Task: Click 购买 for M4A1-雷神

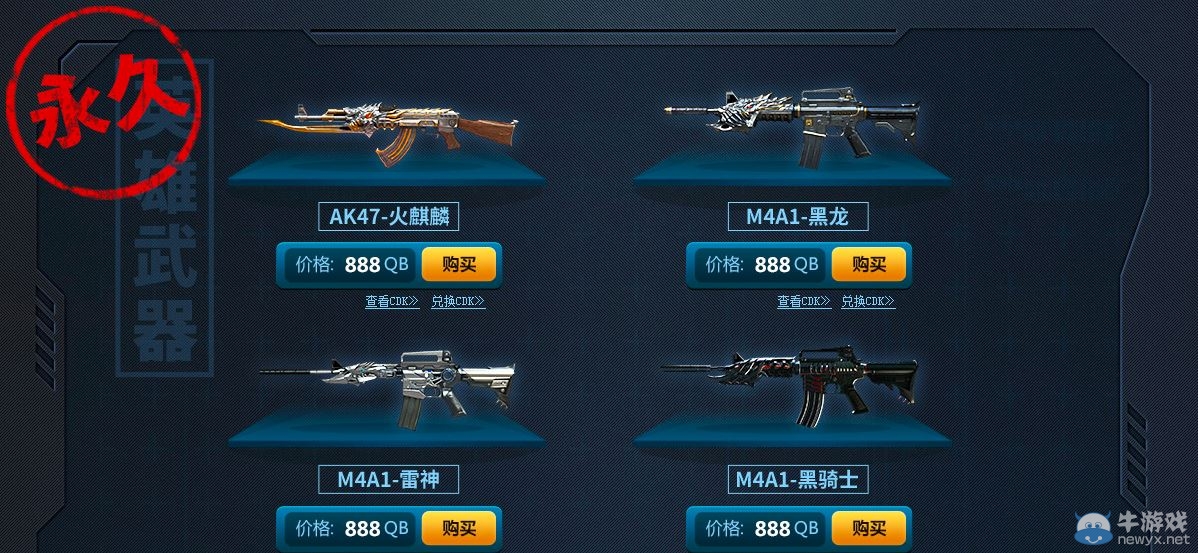Action: pos(458,528)
